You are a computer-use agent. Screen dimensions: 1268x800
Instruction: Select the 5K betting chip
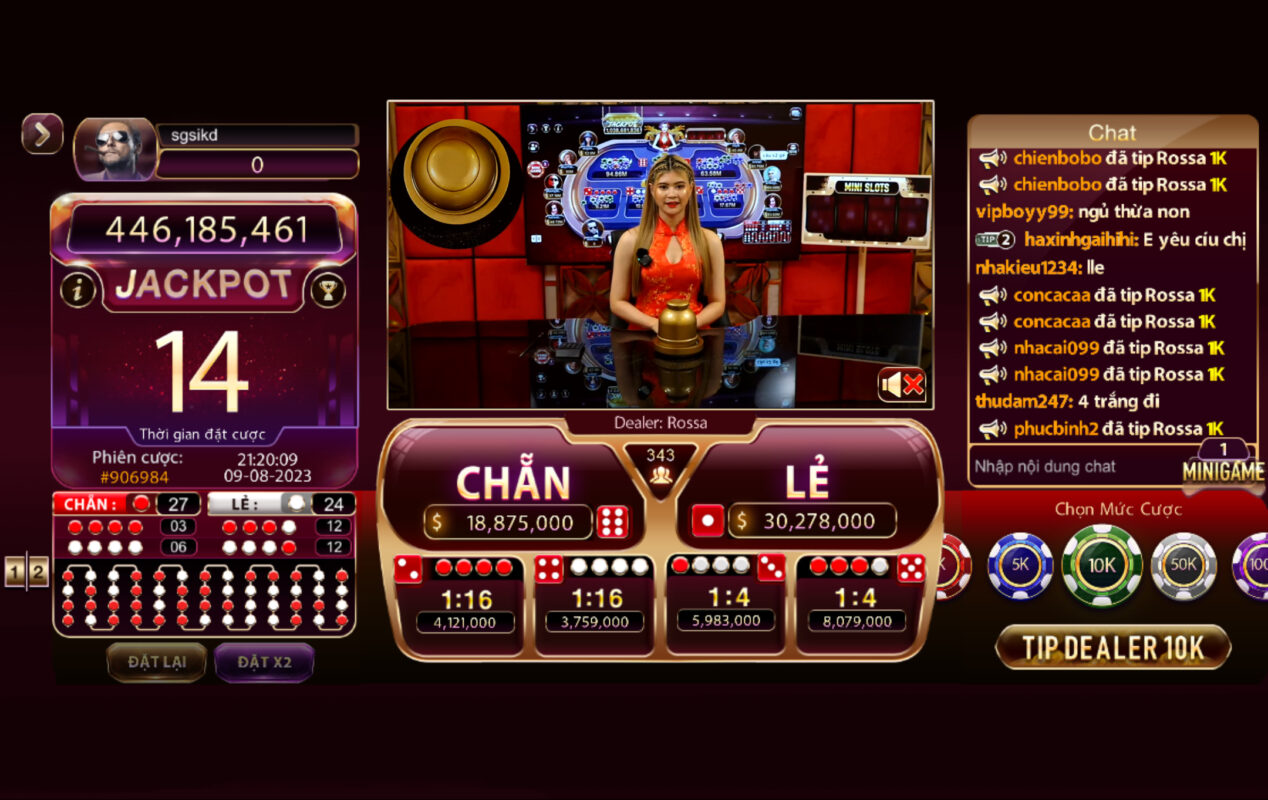tap(1020, 565)
